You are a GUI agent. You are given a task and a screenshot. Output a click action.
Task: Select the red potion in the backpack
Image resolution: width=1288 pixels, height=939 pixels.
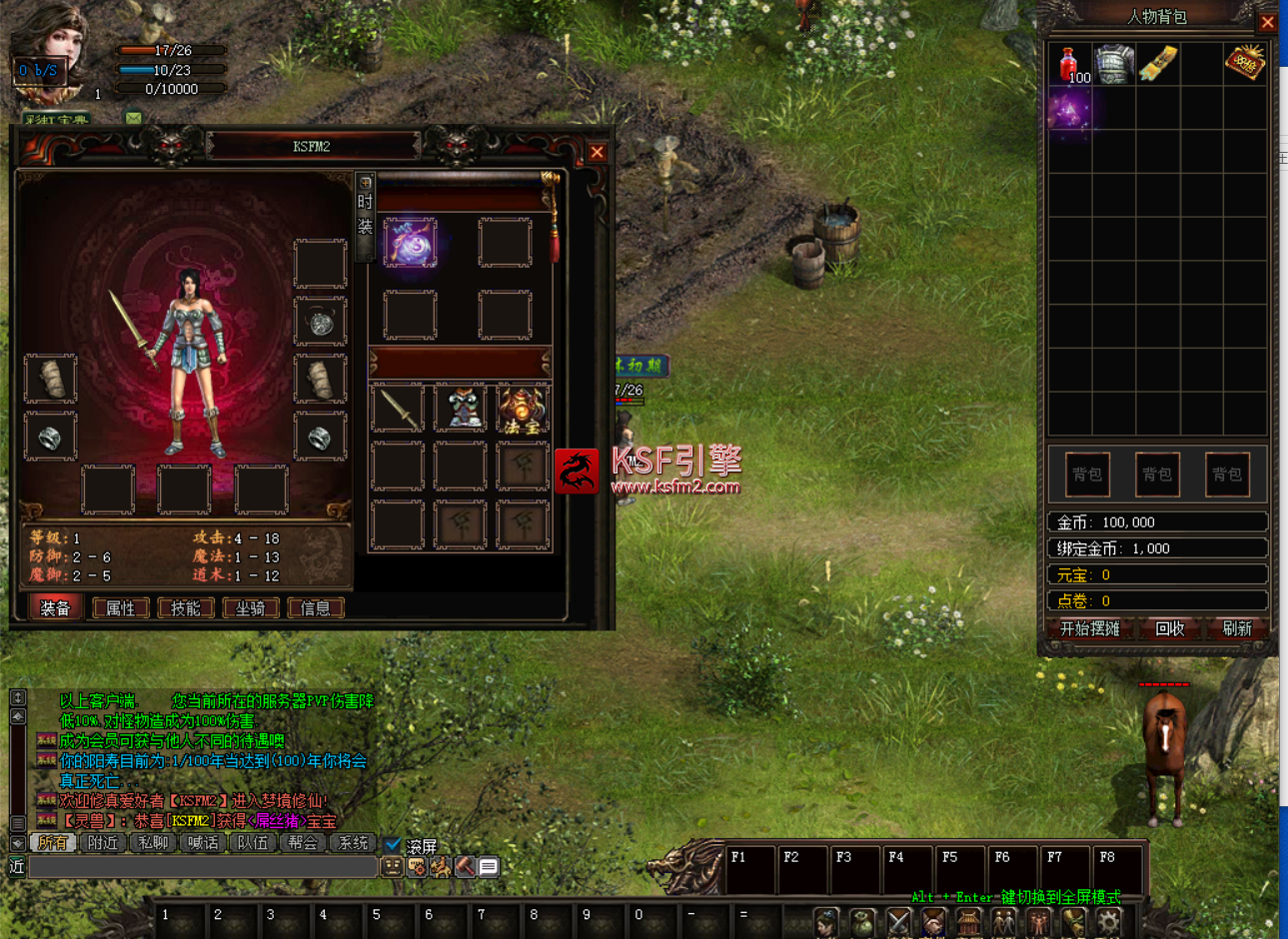pos(1069,64)
